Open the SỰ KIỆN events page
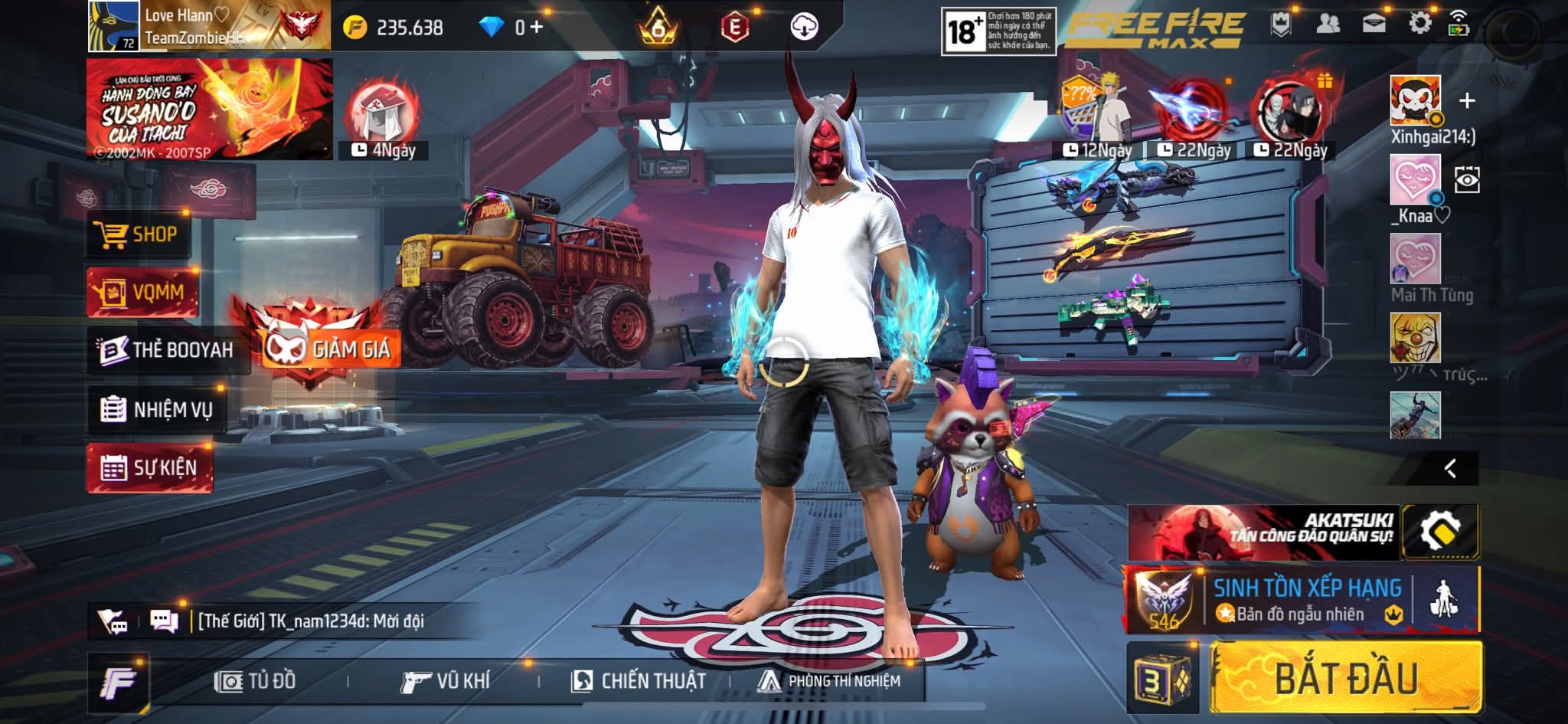 [x=150, y=467]
